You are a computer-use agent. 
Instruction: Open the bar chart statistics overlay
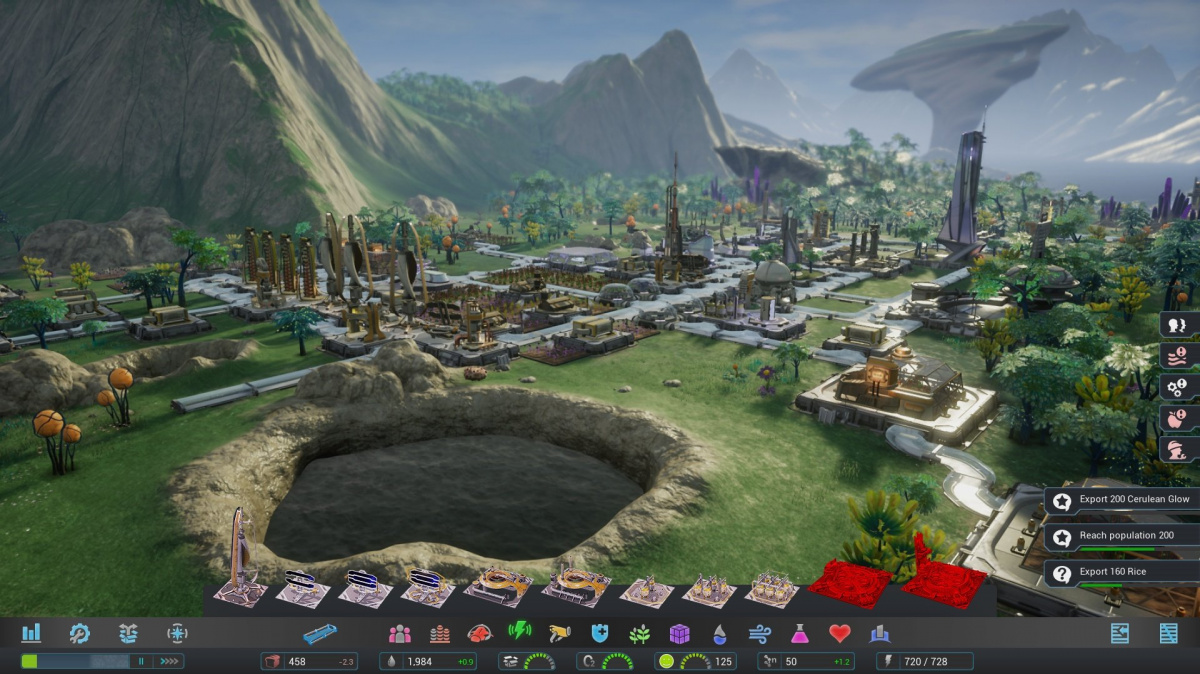(x=31, y=633)
